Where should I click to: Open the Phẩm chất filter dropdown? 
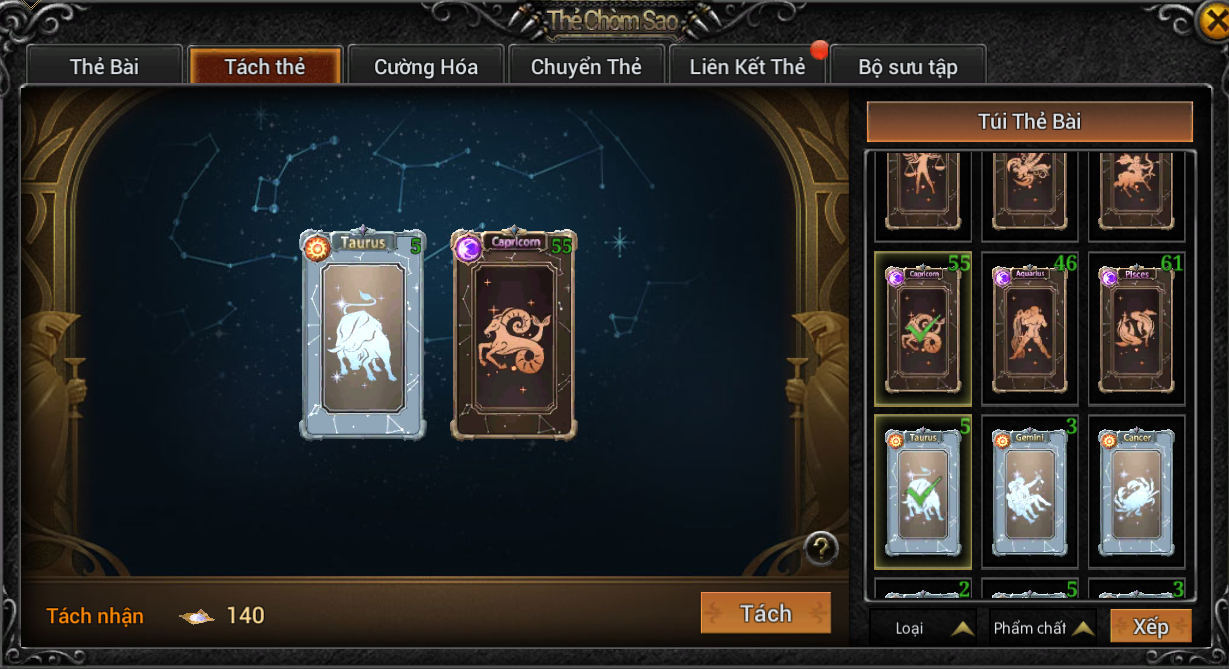click(x=1043, y=628)
